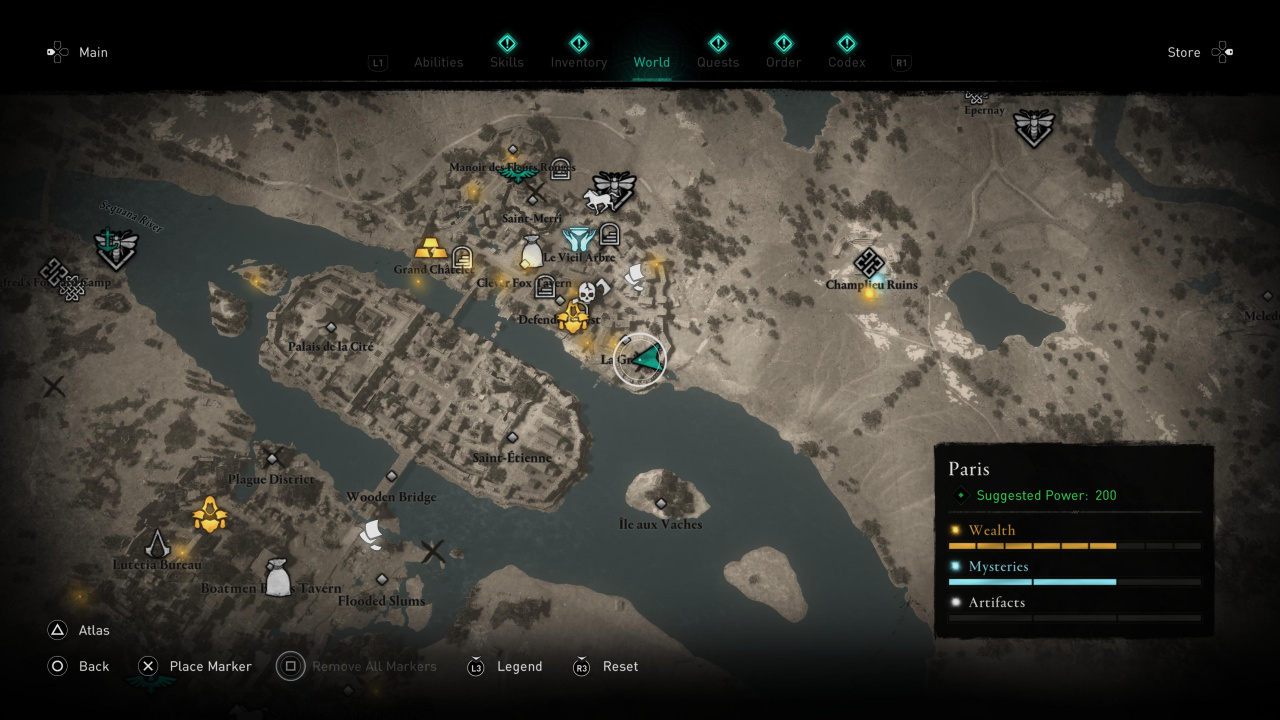Select the Grand Châtelet gold ingot marker
Image resolution: width=1280 pixels, height=720 pixels.
pyautogui.click(x=431, y=247)
